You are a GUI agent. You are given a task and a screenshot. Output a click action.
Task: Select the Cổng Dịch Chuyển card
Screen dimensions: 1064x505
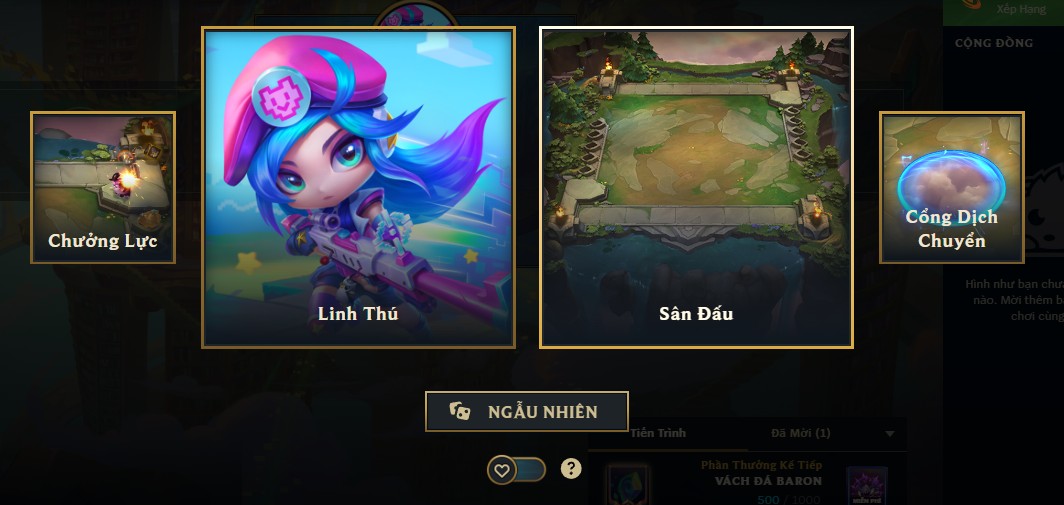tap(951, 188)
